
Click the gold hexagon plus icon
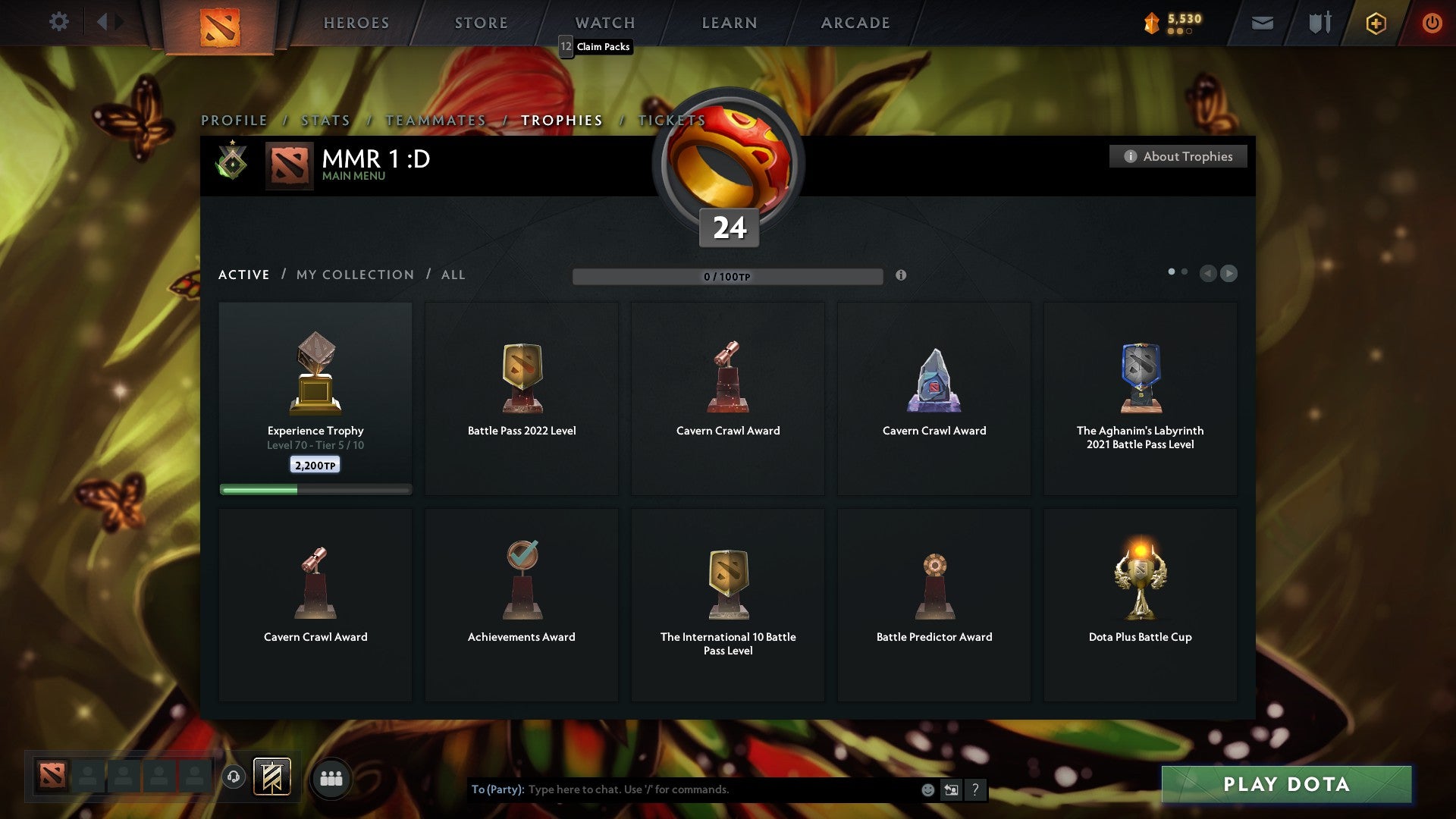1376,23
